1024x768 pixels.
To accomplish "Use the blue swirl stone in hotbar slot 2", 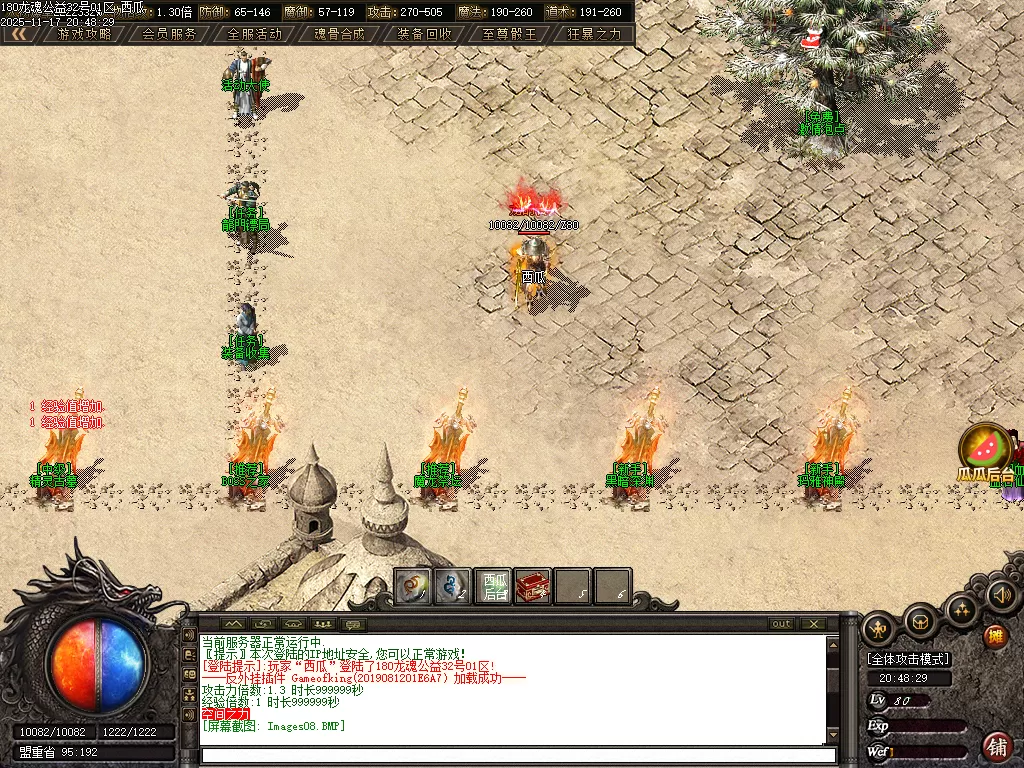I will point(453,587).
